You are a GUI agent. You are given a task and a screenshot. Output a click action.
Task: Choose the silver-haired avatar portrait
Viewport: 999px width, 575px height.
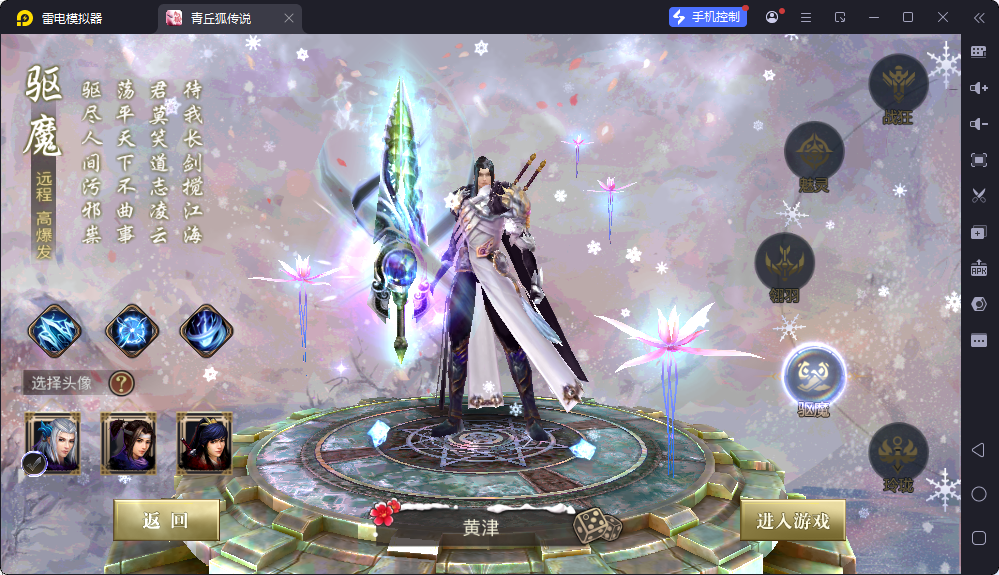click(x=53, y=440)
